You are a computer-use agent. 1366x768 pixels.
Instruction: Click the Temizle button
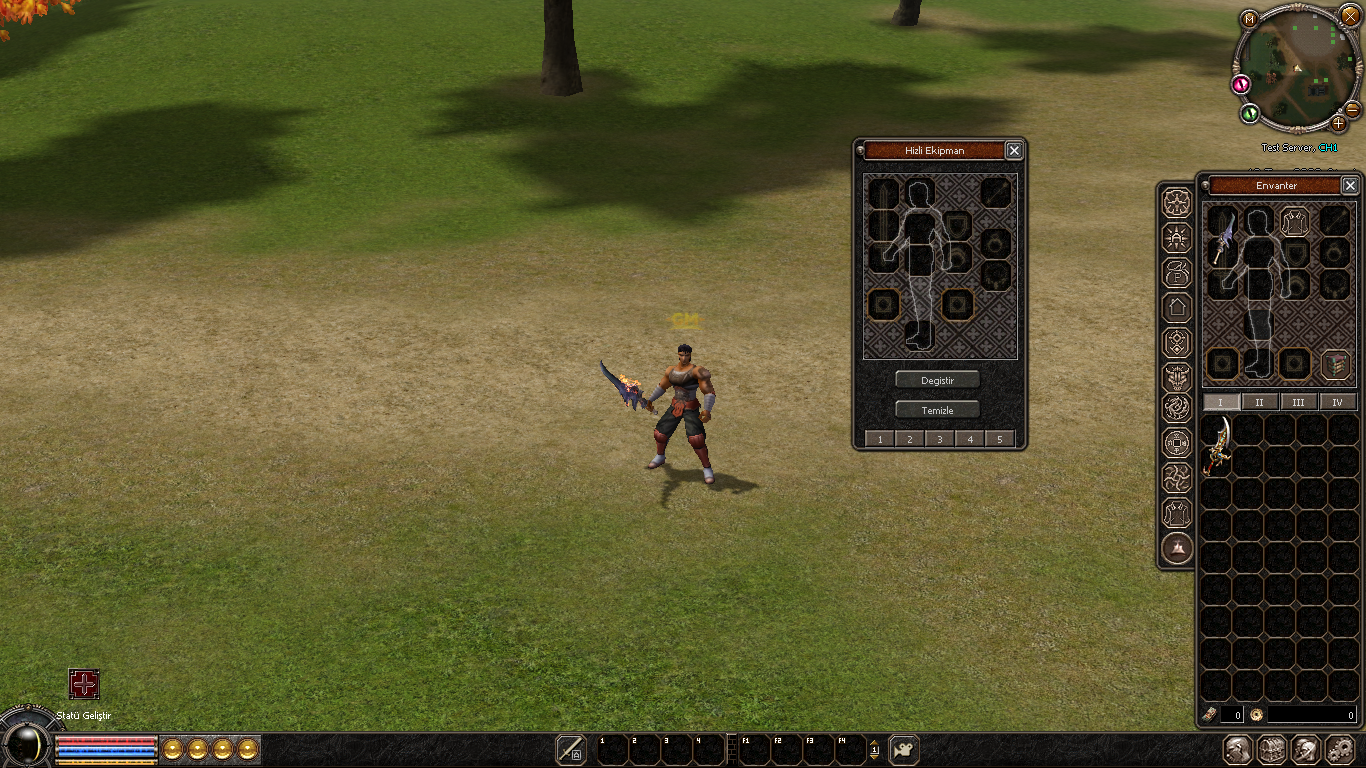[x=937, y=410]
